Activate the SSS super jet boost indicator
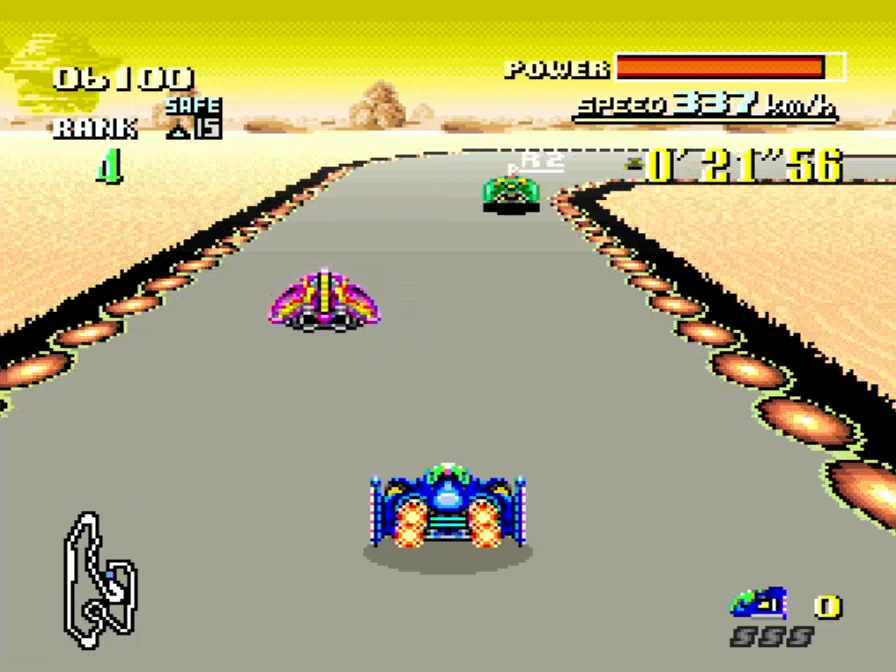 pyautogui.click(x=770, y=637)
